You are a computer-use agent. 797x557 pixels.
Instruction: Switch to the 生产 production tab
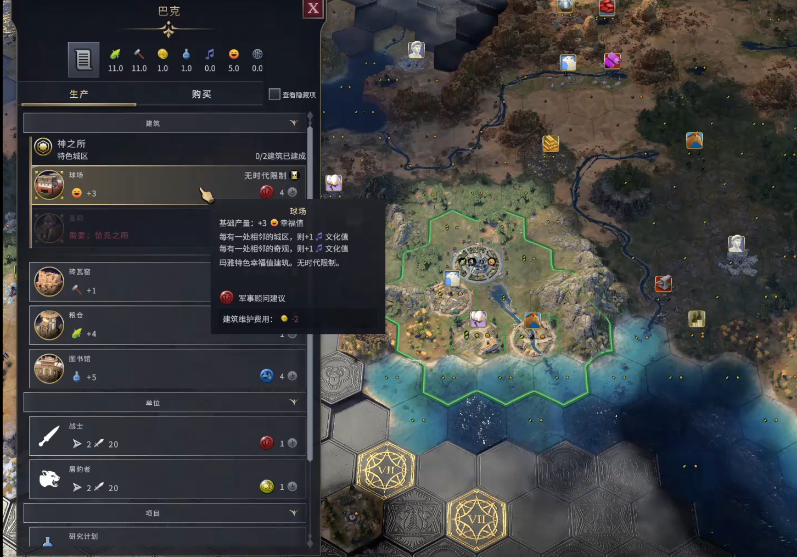point(79,95)
